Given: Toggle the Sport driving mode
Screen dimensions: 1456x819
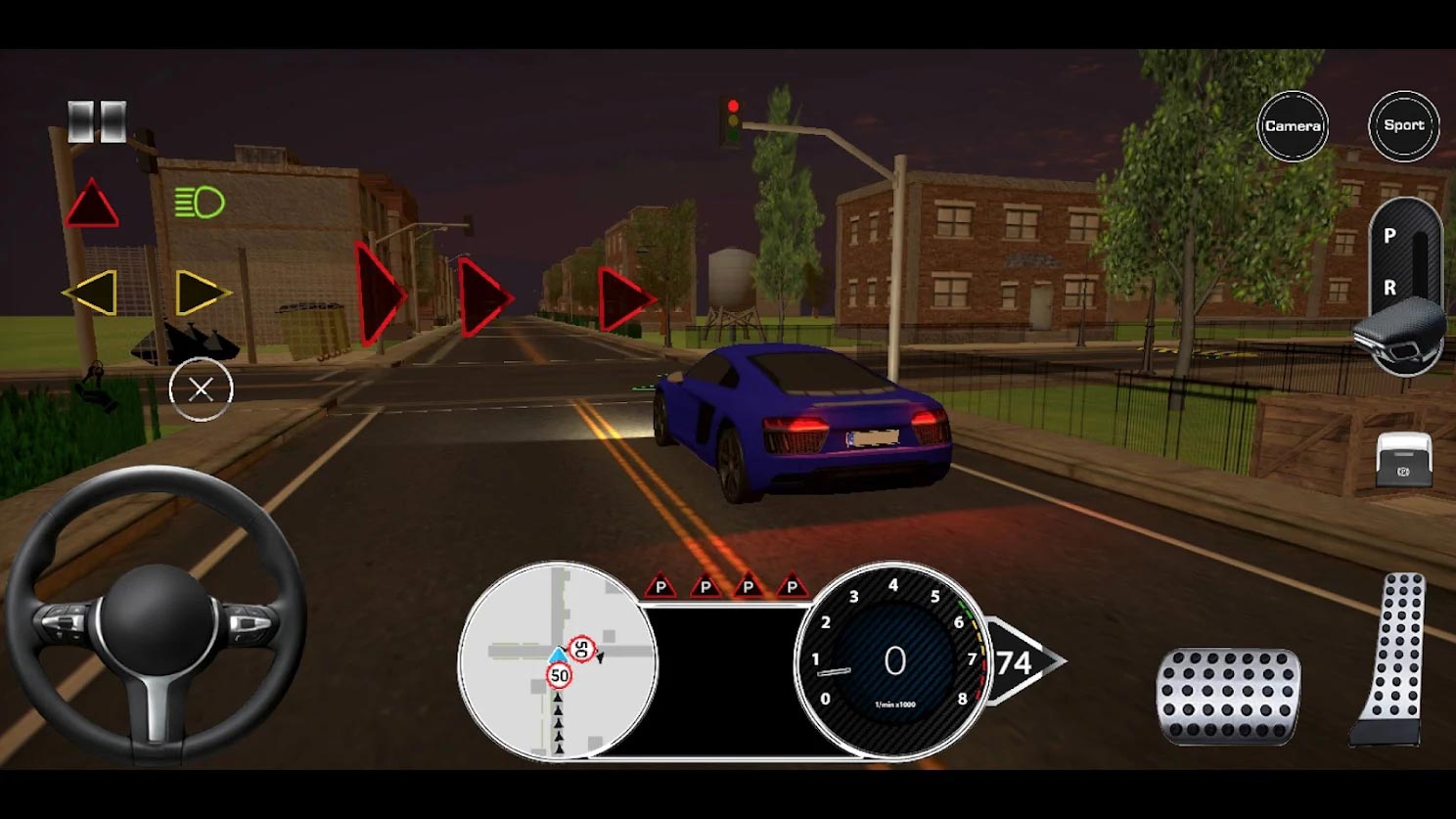Looking at the screenshot, I should coord(1403,126).
